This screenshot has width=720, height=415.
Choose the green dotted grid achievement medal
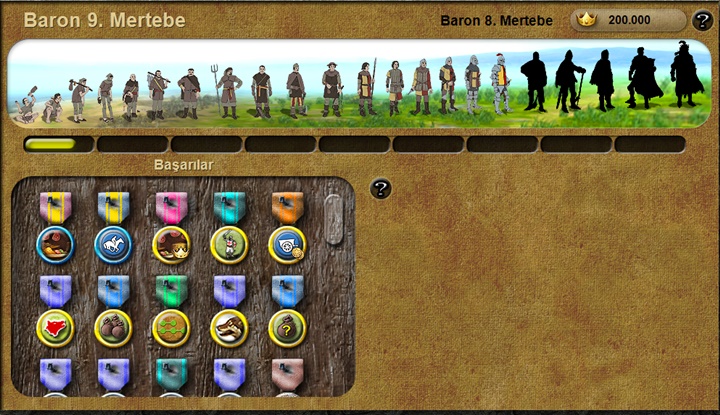tap(171, 327)
